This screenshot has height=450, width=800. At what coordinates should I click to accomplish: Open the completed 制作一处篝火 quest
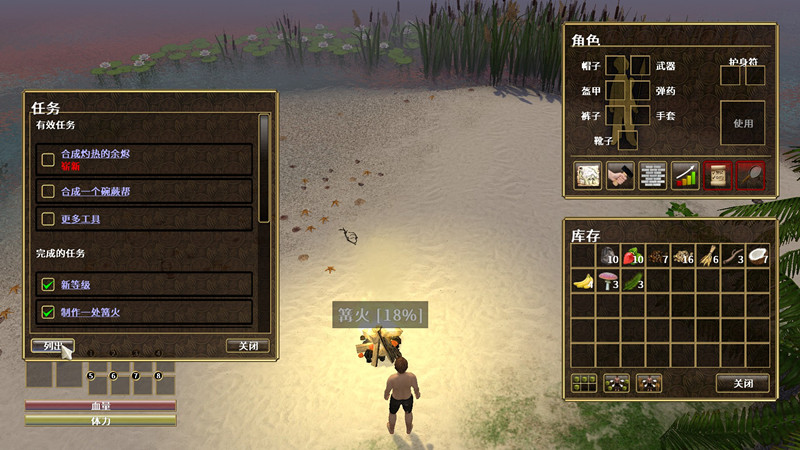coord(91,312)
